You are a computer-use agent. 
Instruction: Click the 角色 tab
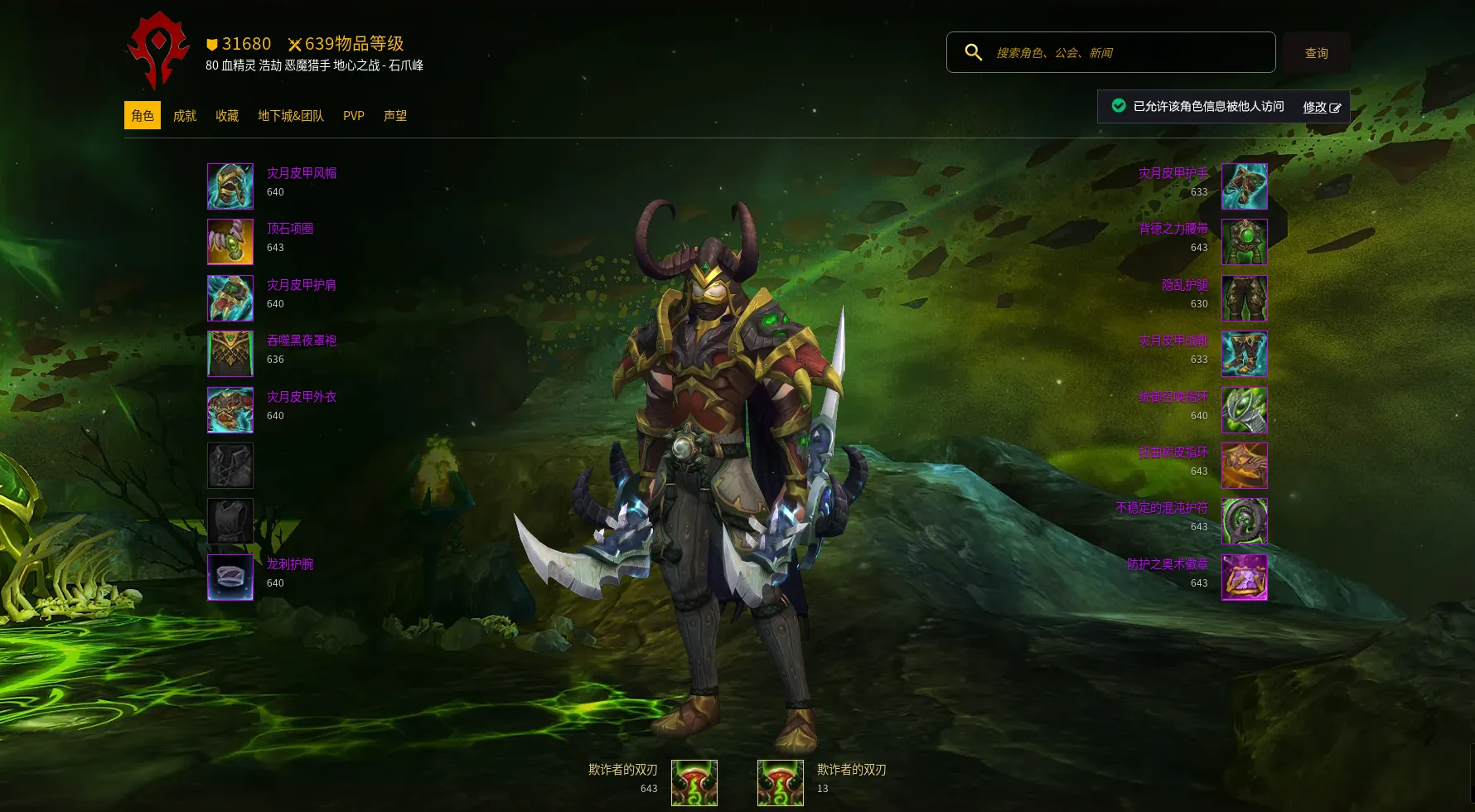143,116
